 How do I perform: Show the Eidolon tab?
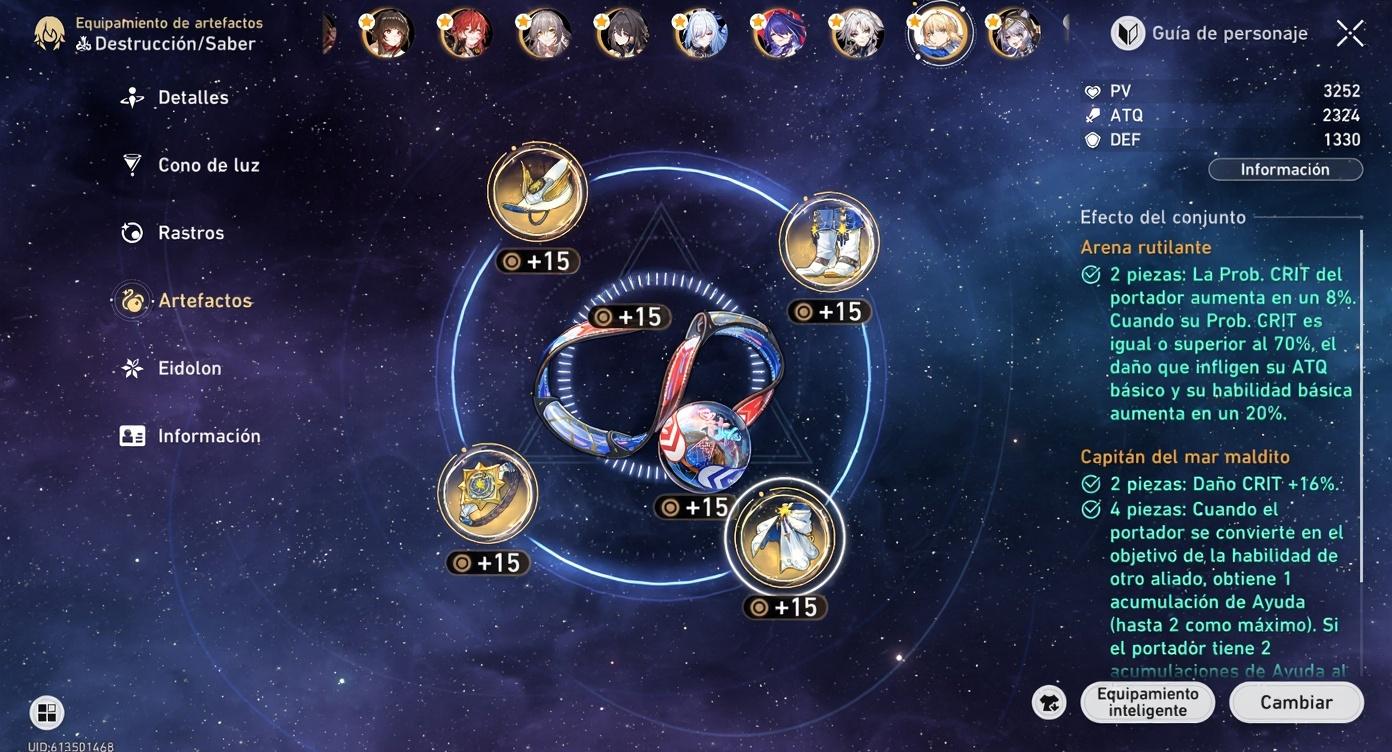click(x=189, y=368)
